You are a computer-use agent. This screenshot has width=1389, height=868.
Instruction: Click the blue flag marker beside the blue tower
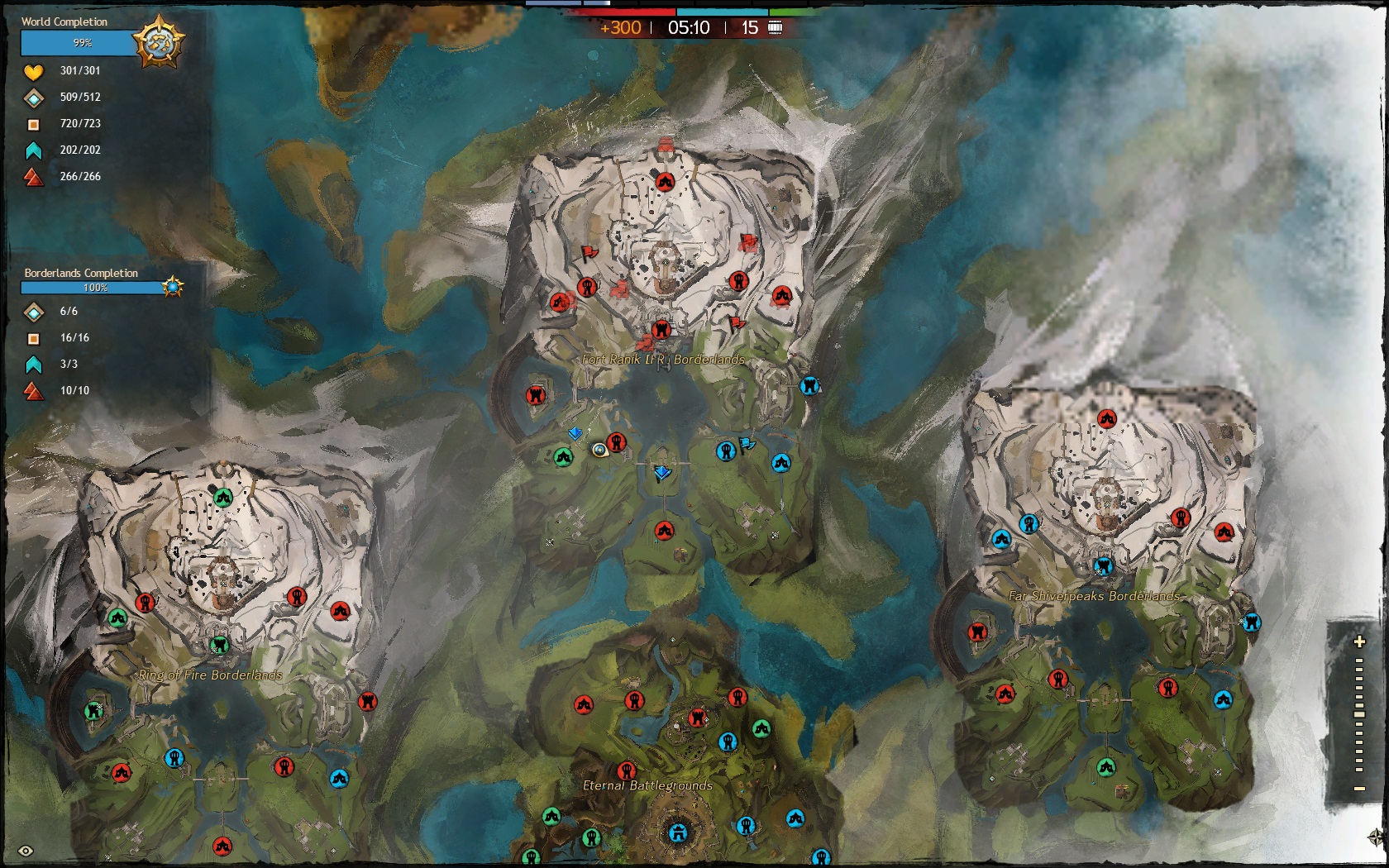tap(747, 446)
